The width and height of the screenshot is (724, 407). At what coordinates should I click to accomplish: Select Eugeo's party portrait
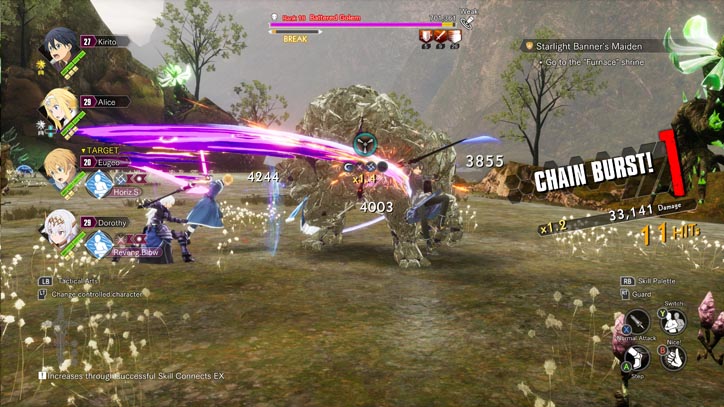point(60,165)
